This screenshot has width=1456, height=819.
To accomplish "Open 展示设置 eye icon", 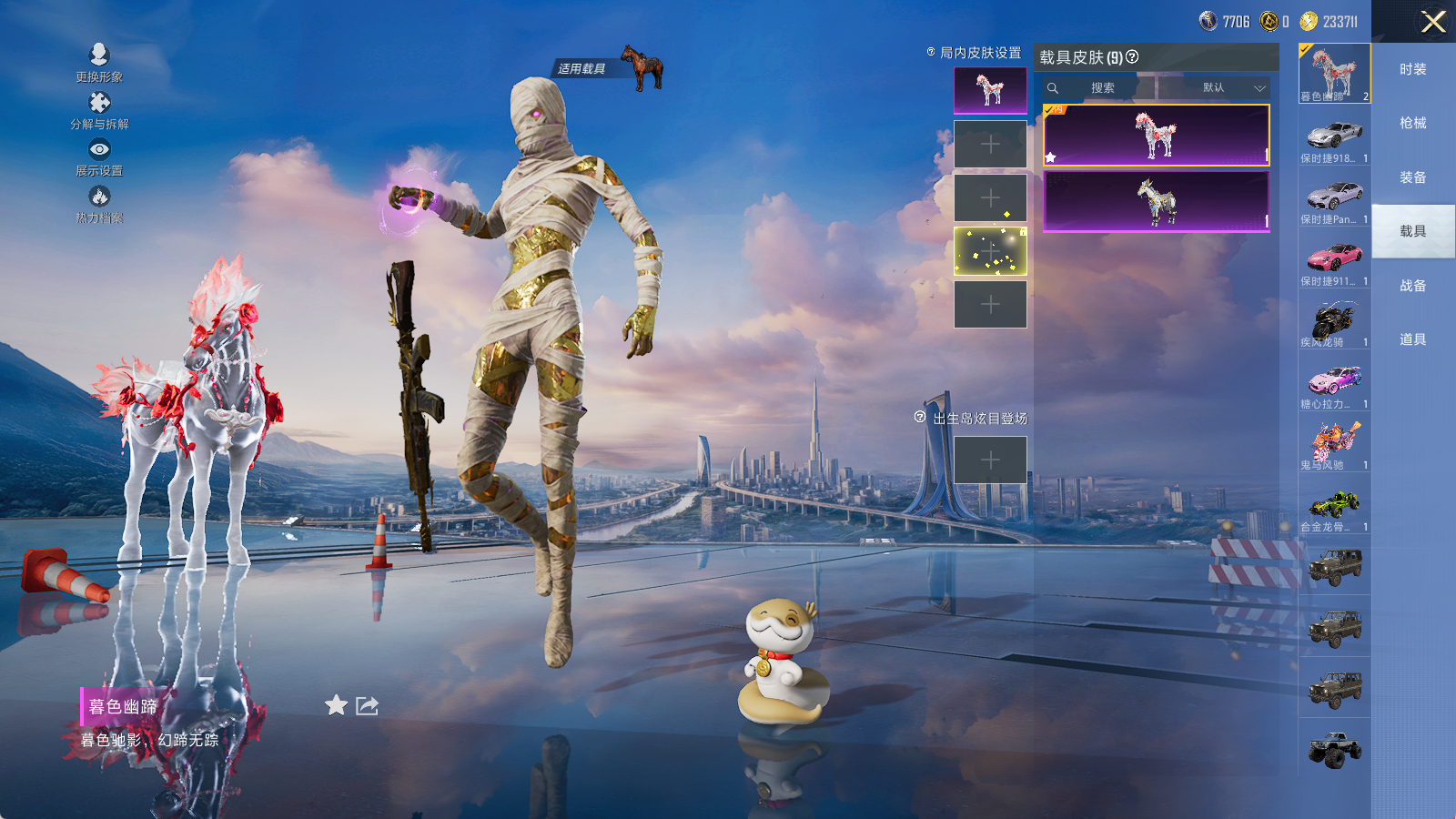I will tap(99, 149).
